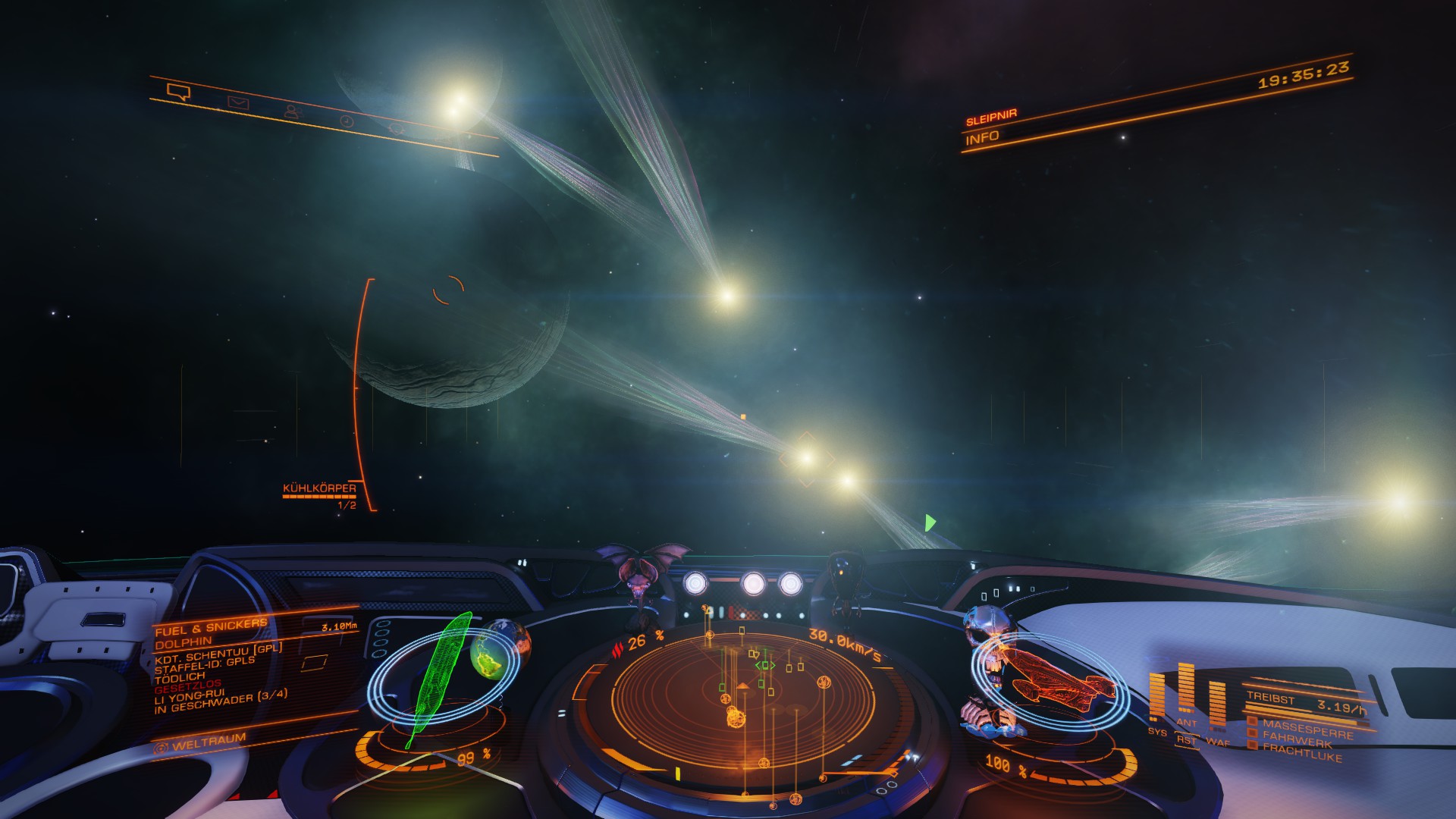Open the INFO panel header

pyautogui.click(x=983, y=138)
